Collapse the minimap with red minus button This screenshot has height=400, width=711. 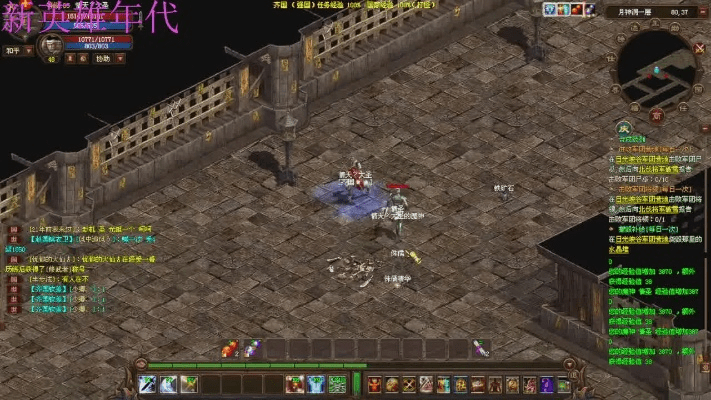coord(703,12)
